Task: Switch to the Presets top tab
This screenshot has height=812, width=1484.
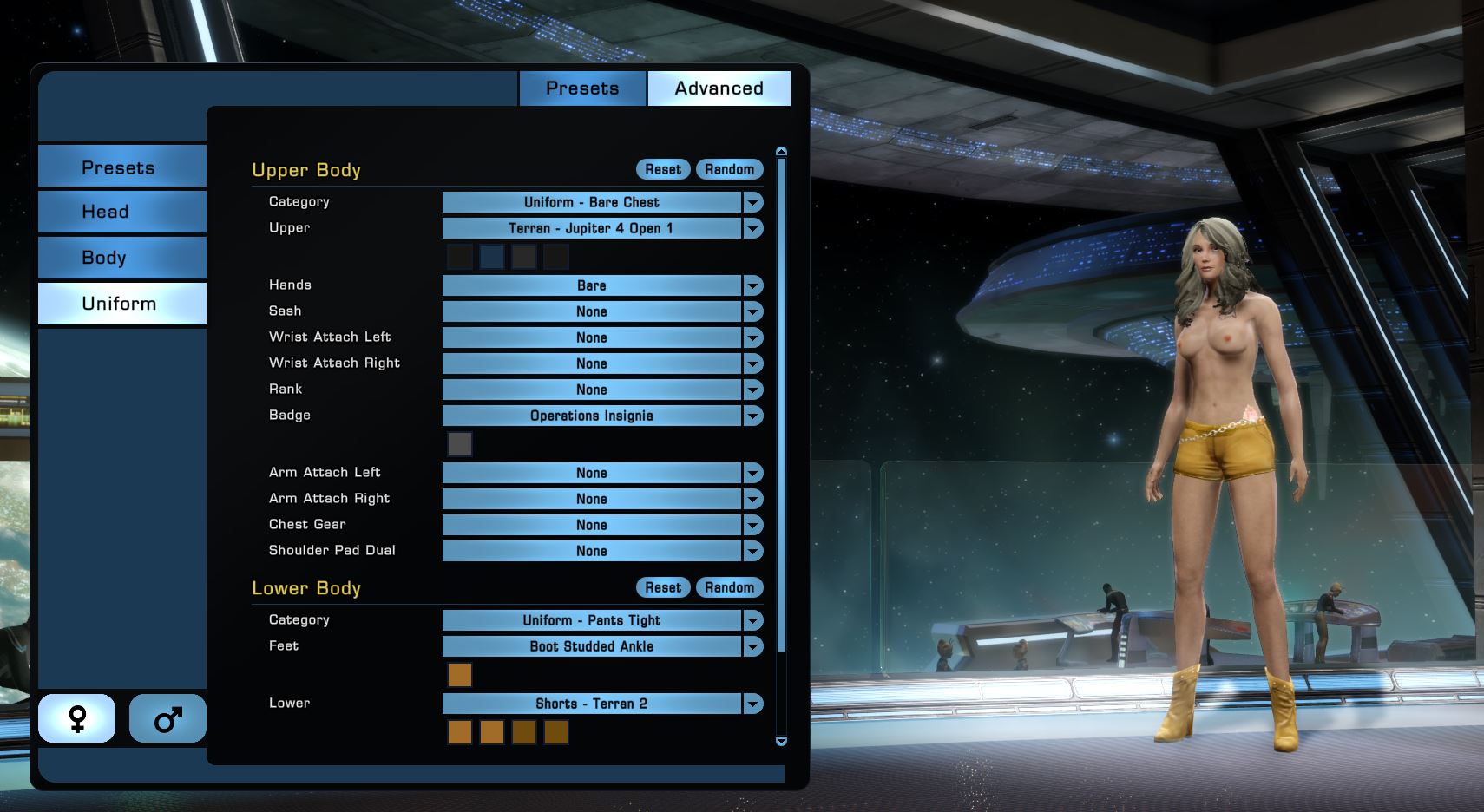Action: click(x=582, y=88)
